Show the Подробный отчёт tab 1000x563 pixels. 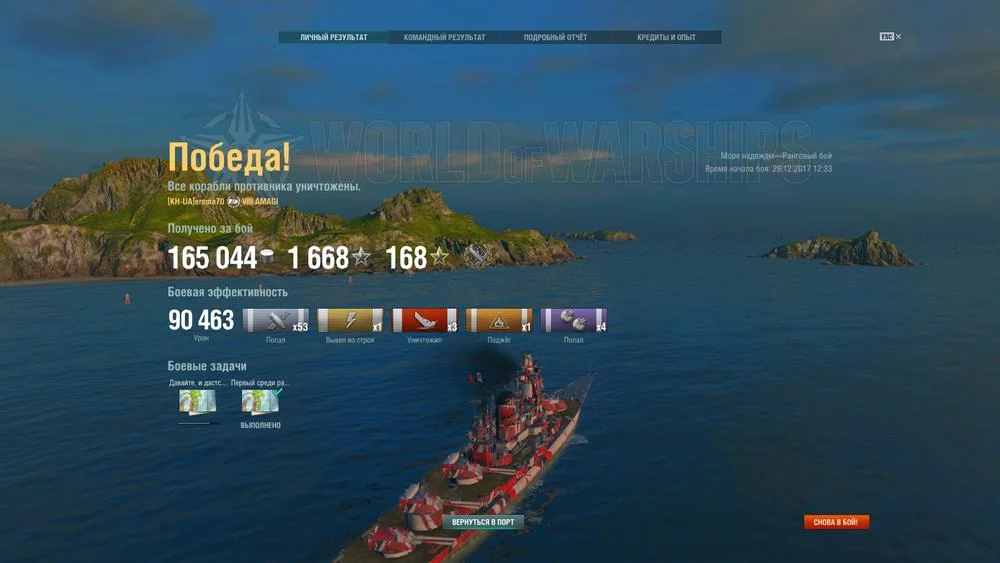point(556,38)
